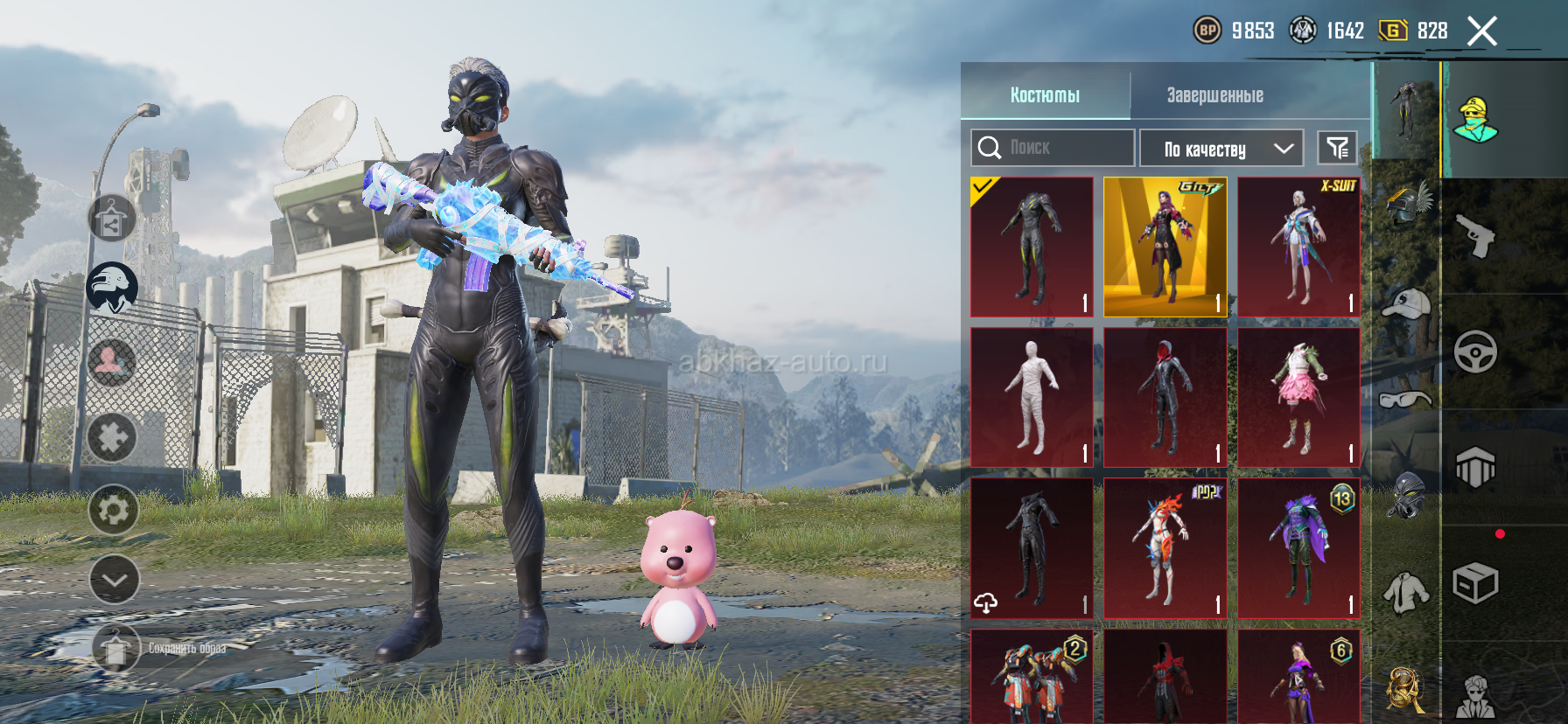
Task: Switch to the Костюмы tab
Action: pos(1045,94)
